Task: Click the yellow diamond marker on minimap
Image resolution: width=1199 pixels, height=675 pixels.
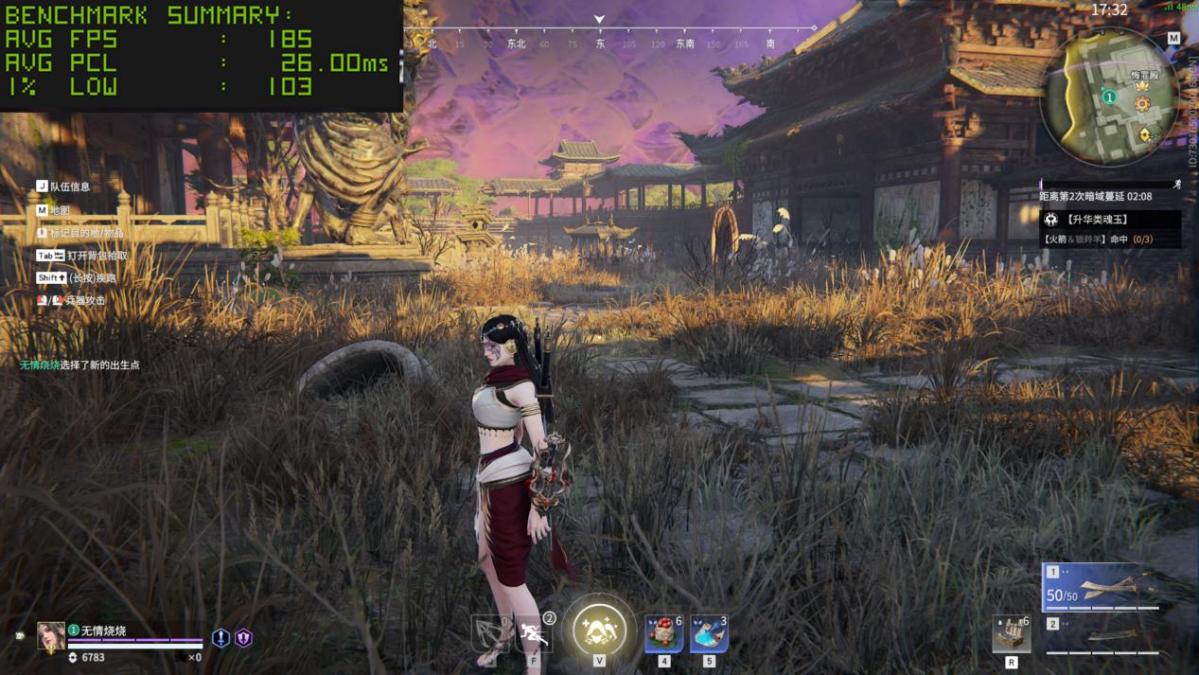Action: (x=1144, y=135)
